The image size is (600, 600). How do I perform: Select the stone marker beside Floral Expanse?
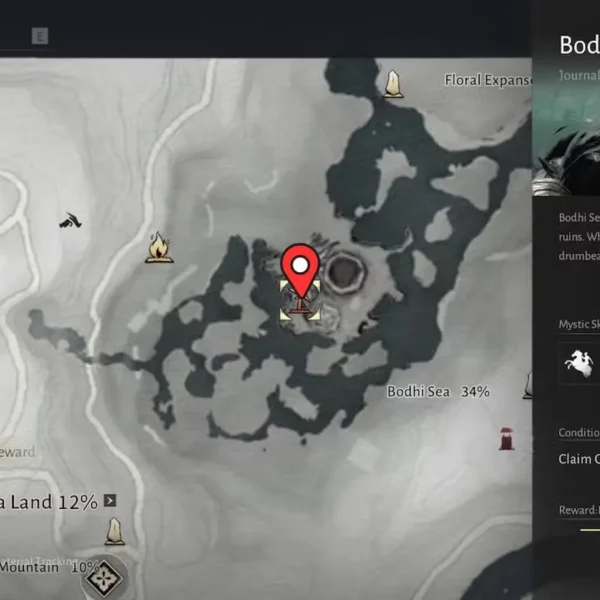coord(394,83)
